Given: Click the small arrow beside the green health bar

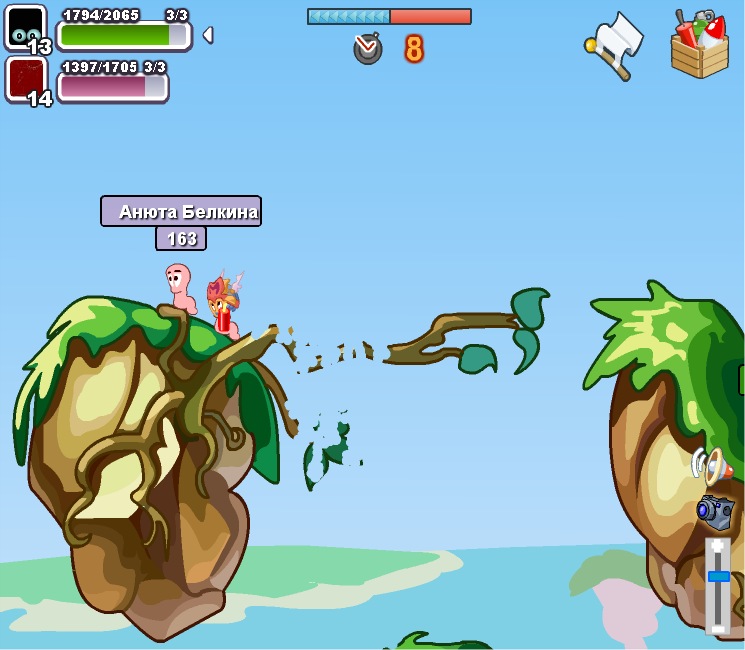Looking at the screenshot, I should point(207,35).
